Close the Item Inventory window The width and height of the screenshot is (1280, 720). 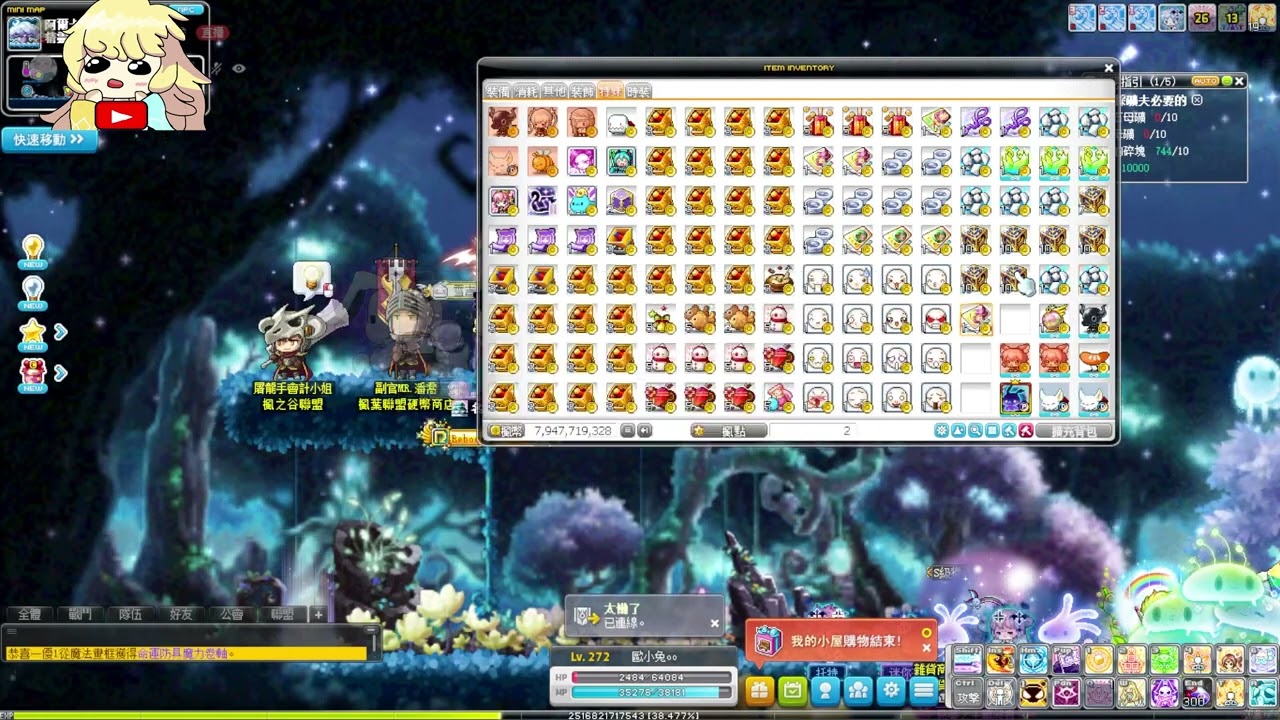[x=1108, y=68]
